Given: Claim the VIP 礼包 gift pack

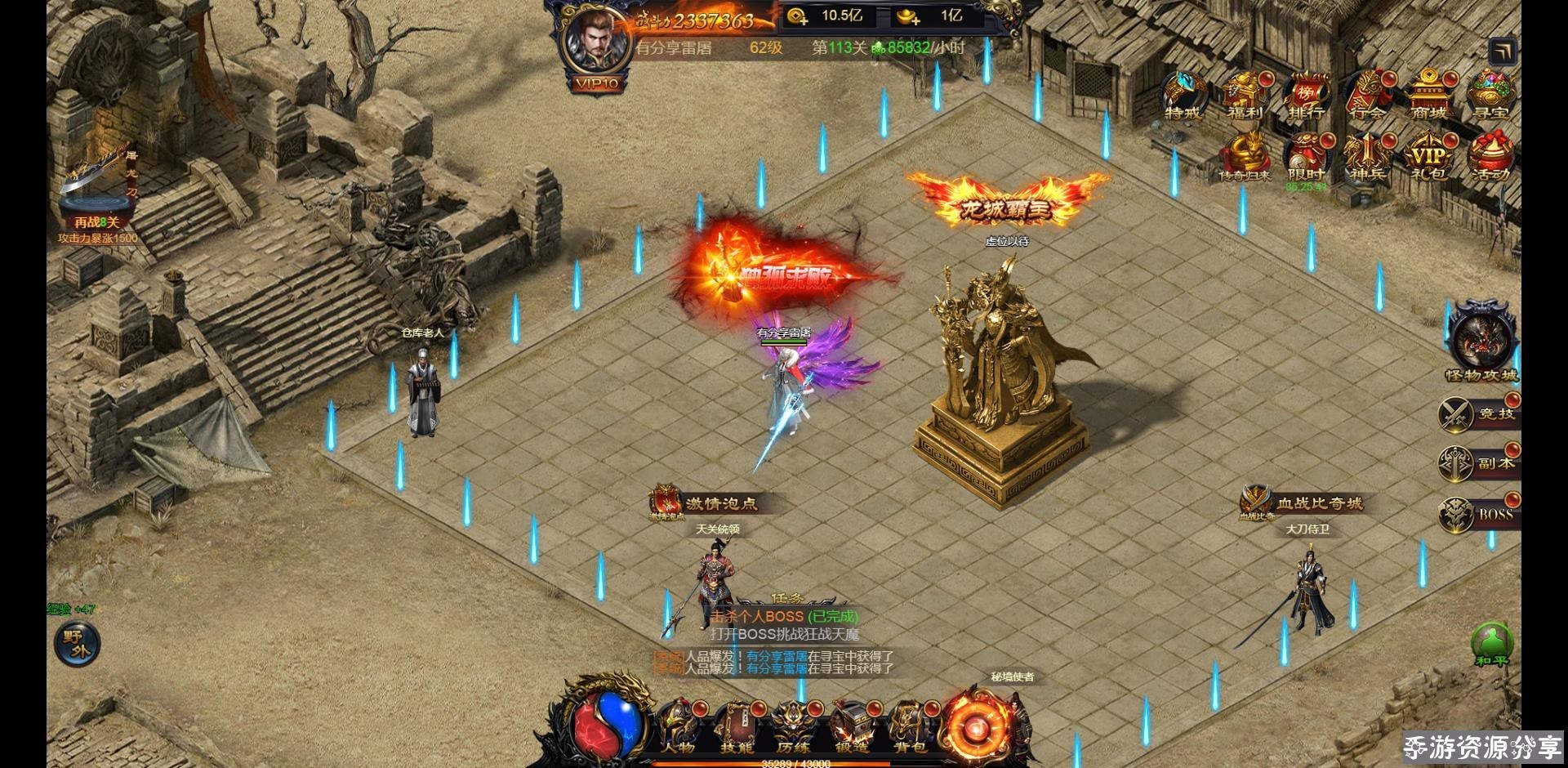Looking at the screenshot, I should click(1428, 157).
